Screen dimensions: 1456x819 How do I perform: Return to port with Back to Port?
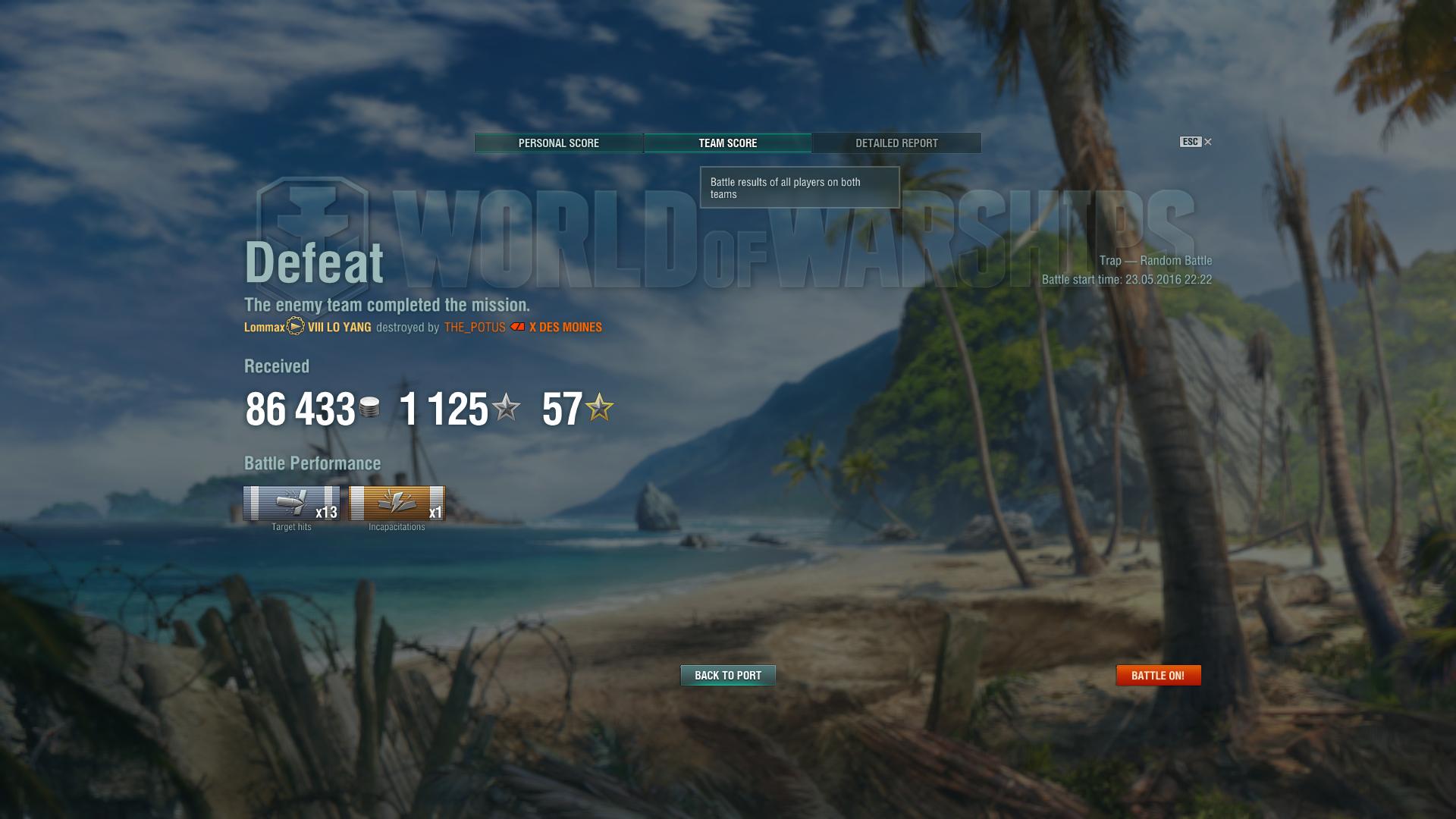[x=728, y=676]
